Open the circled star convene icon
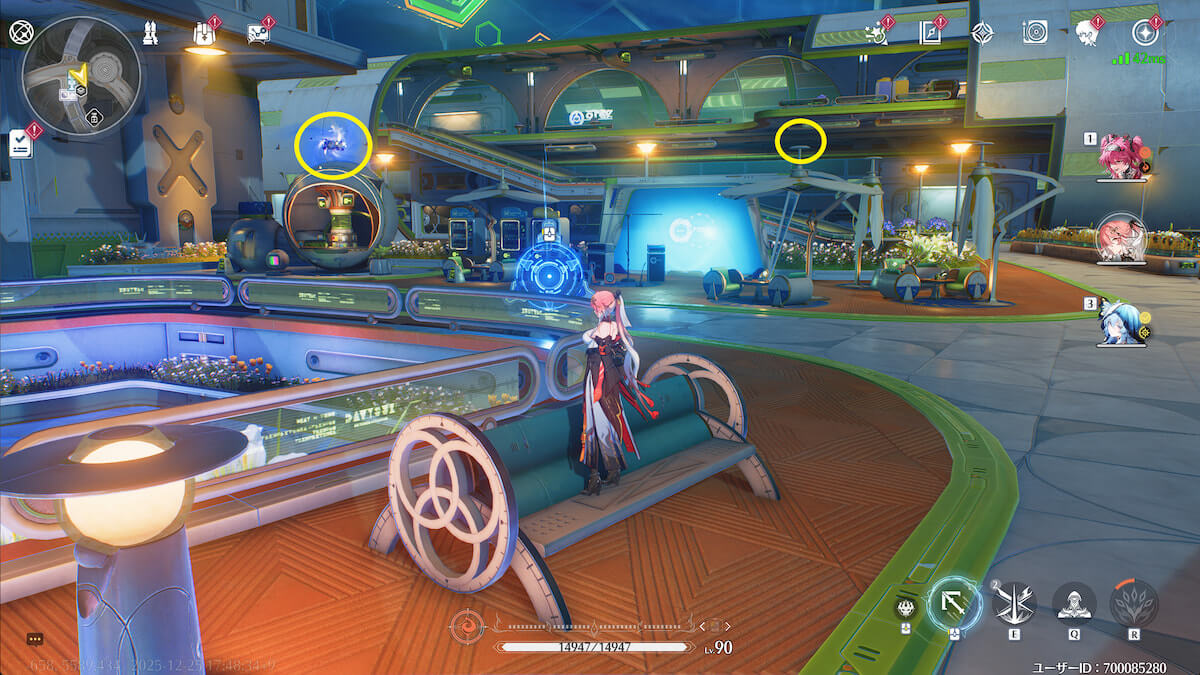 pyautogui.click(x=1143, y=33)
